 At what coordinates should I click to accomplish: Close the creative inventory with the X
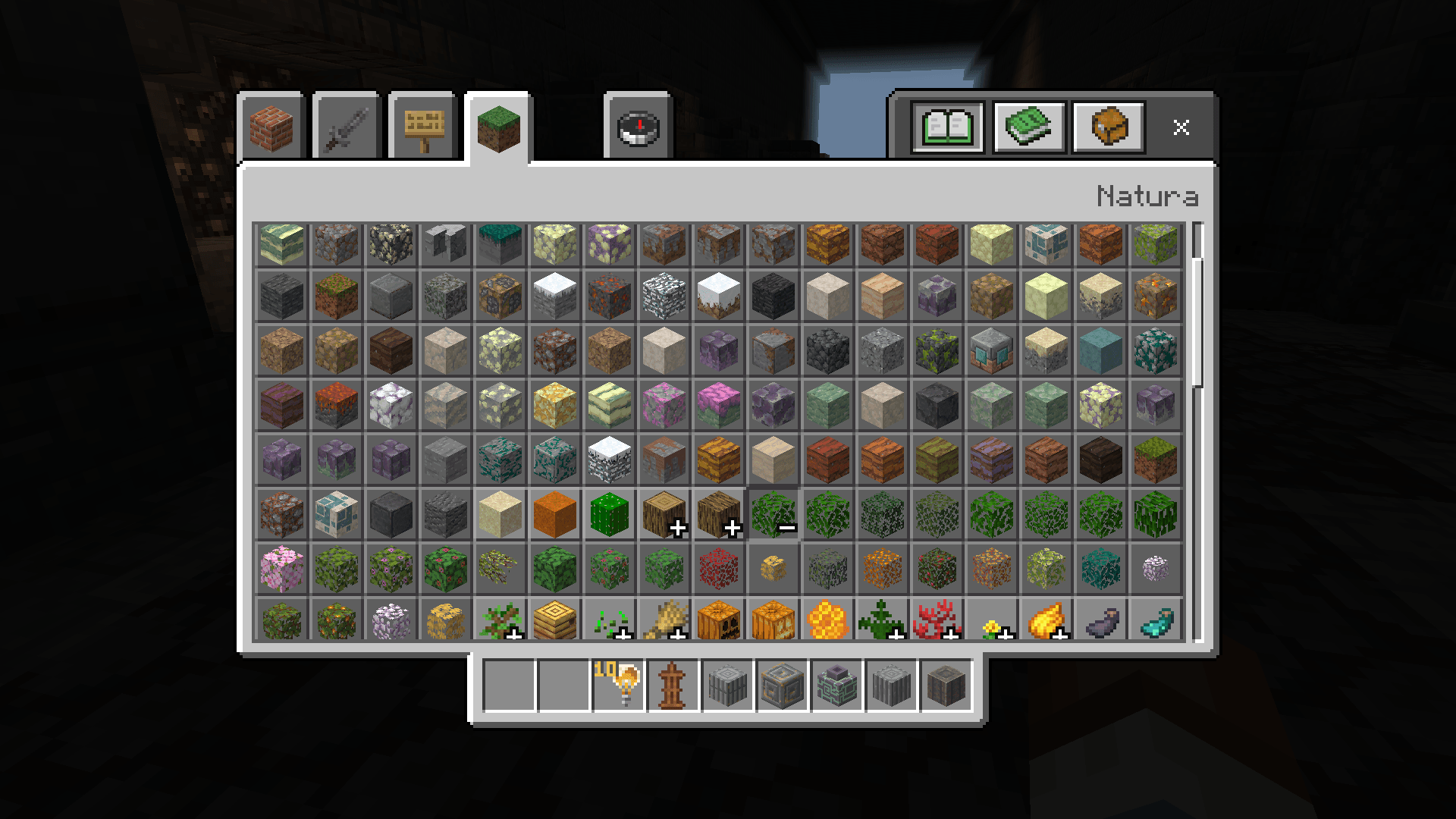pos(1181,127)
